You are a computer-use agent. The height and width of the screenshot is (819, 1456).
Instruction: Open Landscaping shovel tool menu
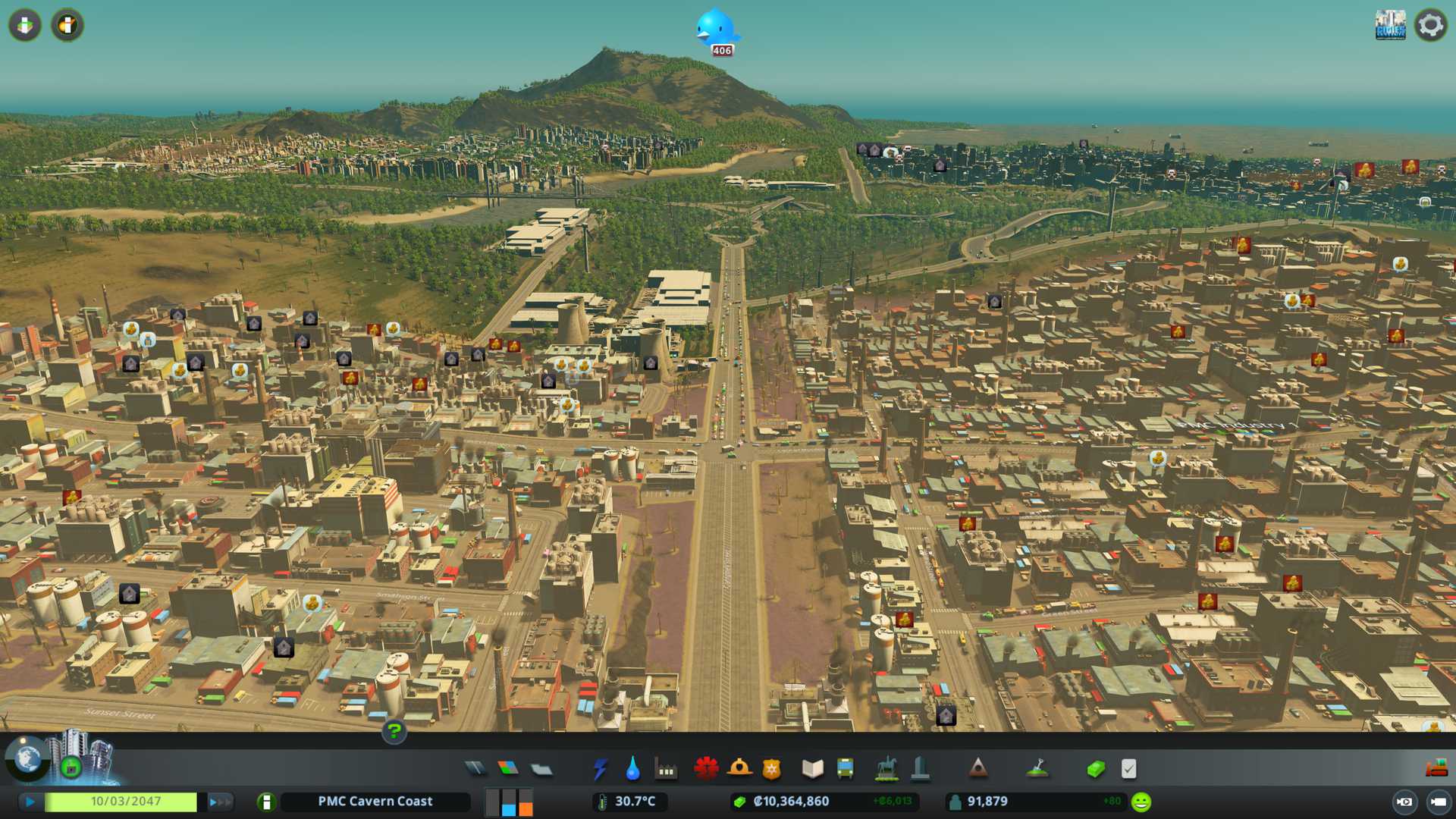(1037, 769)
